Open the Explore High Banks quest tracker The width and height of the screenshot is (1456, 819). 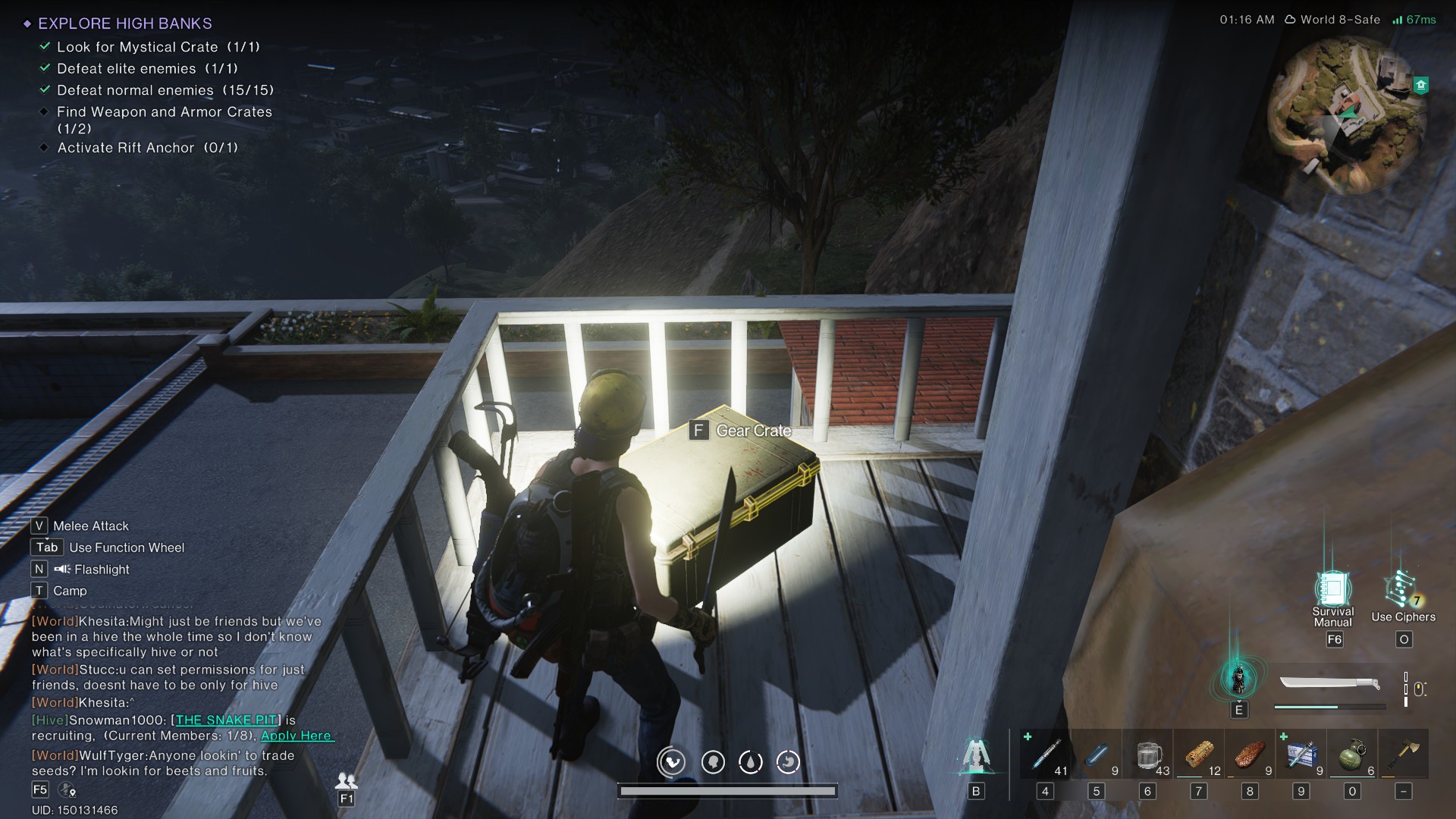[125, 24]
